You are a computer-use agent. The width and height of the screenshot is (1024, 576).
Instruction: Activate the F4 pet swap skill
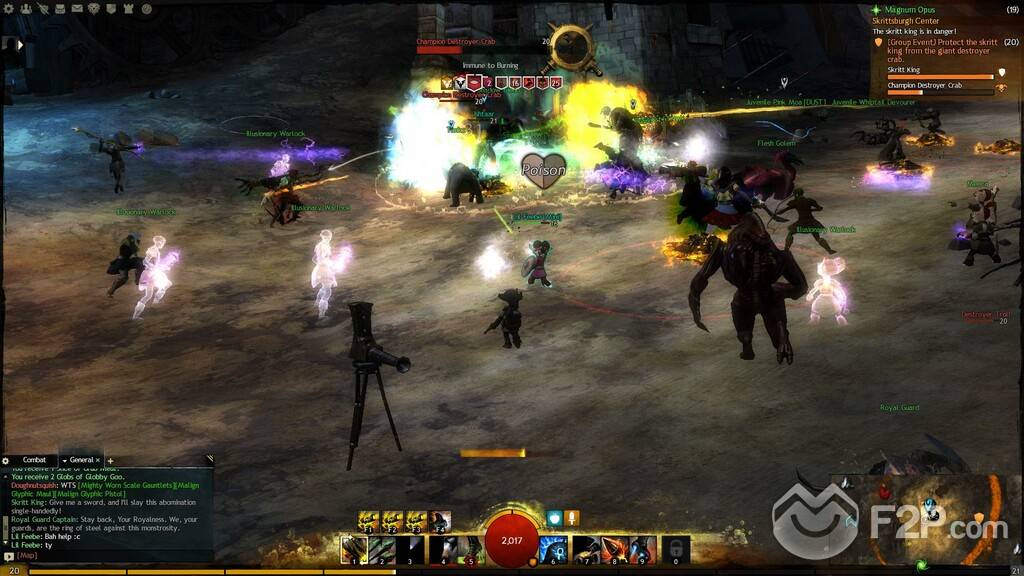(x=440, y=520)
